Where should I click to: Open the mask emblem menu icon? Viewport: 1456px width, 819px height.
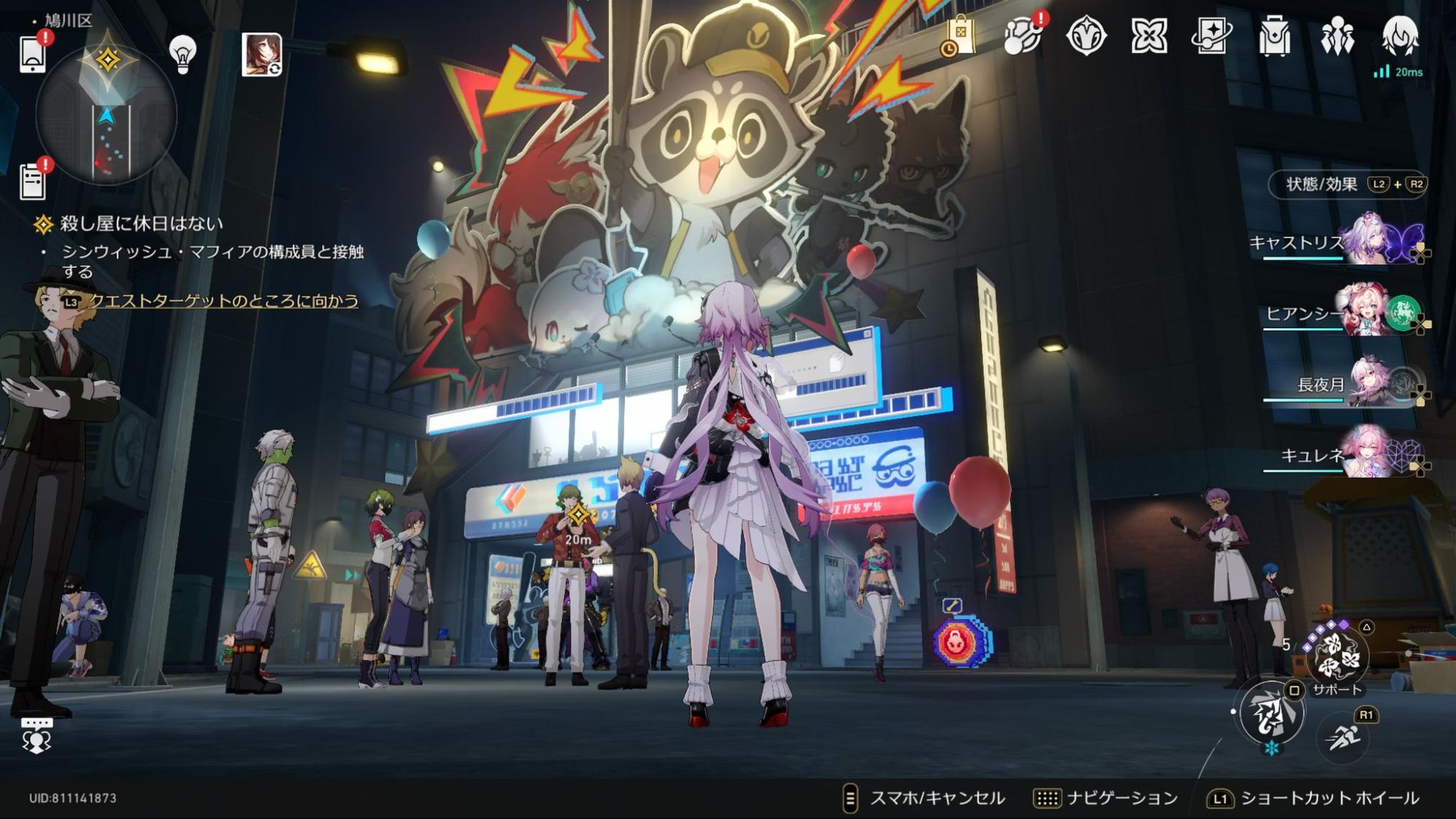point(1086,36)
